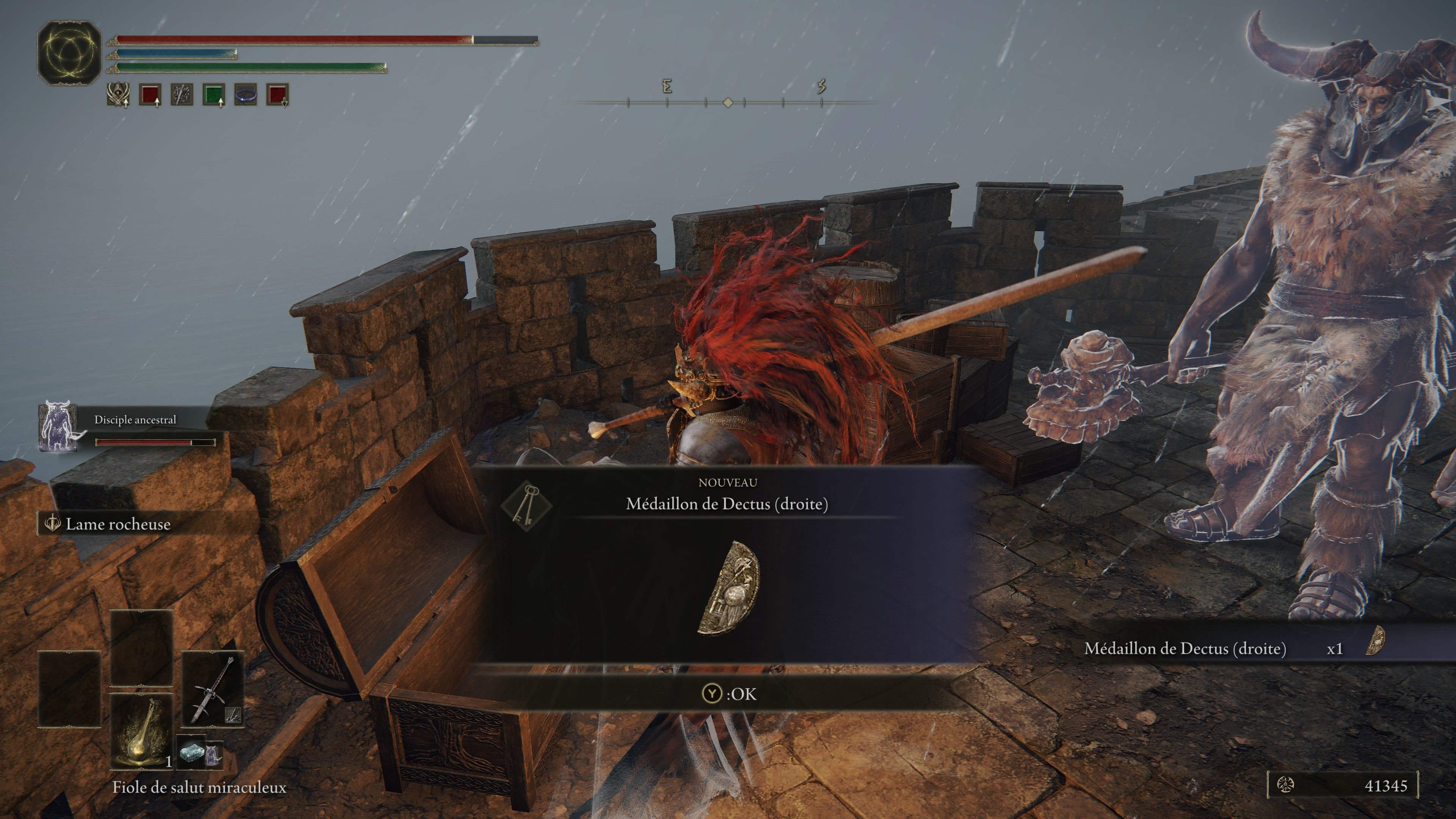Click the red square down-arrow debuff icon
Viewport: 1456px width, 819px height.
pos(278,94)
